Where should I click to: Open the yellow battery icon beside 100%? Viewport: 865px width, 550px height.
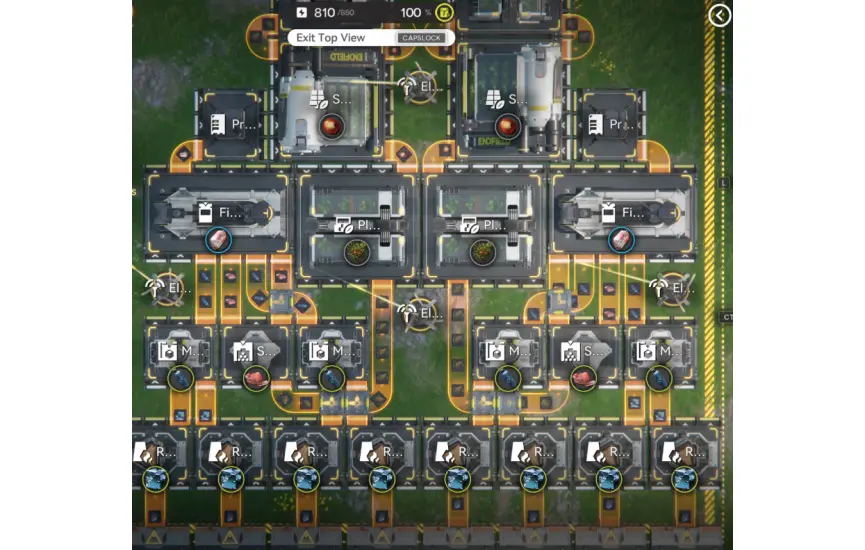(x=444, y=13)
